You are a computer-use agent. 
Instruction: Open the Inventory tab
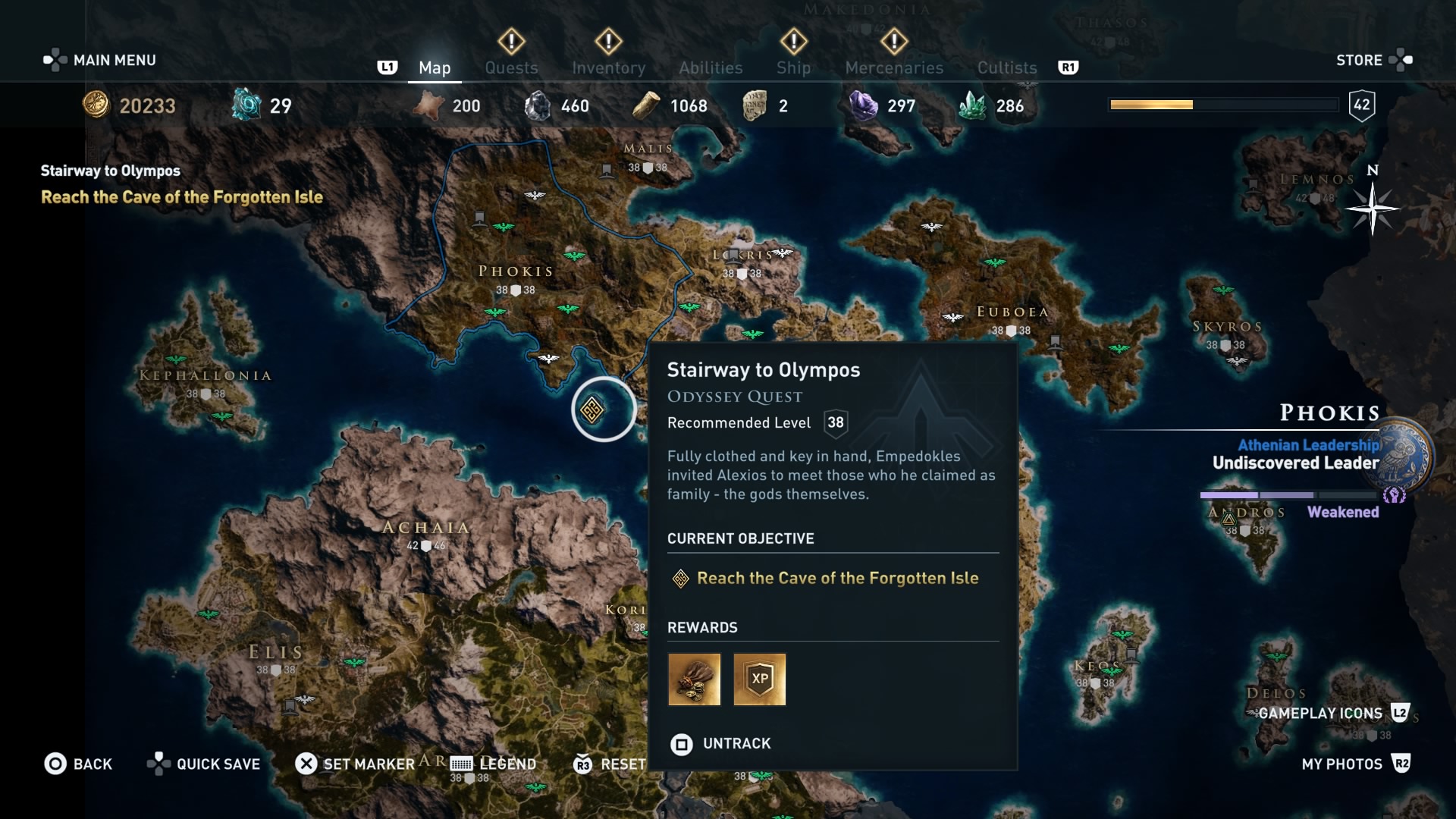pos(608,67)
